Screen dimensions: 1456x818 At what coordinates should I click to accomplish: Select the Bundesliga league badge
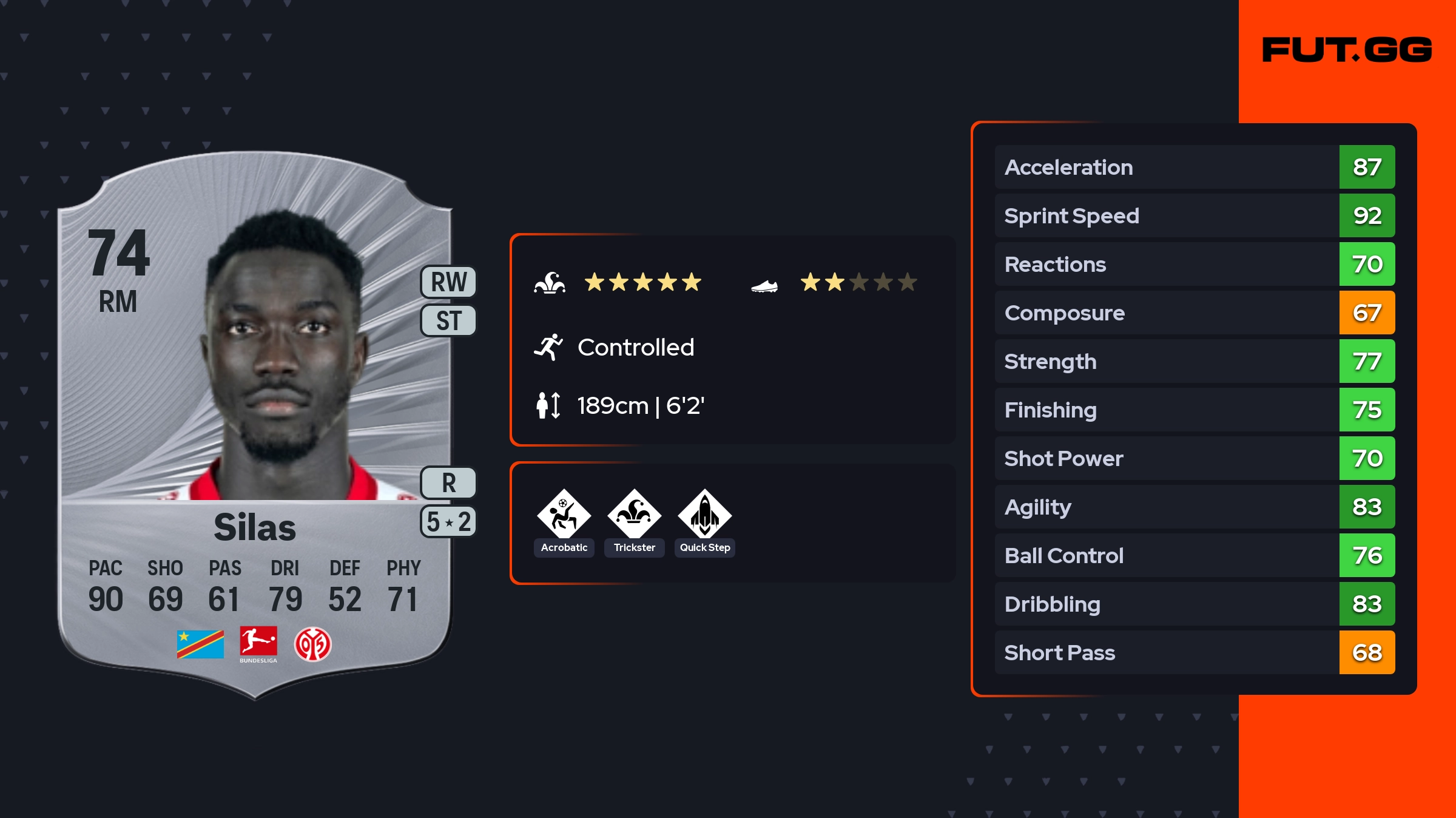(x=258, y=644)
